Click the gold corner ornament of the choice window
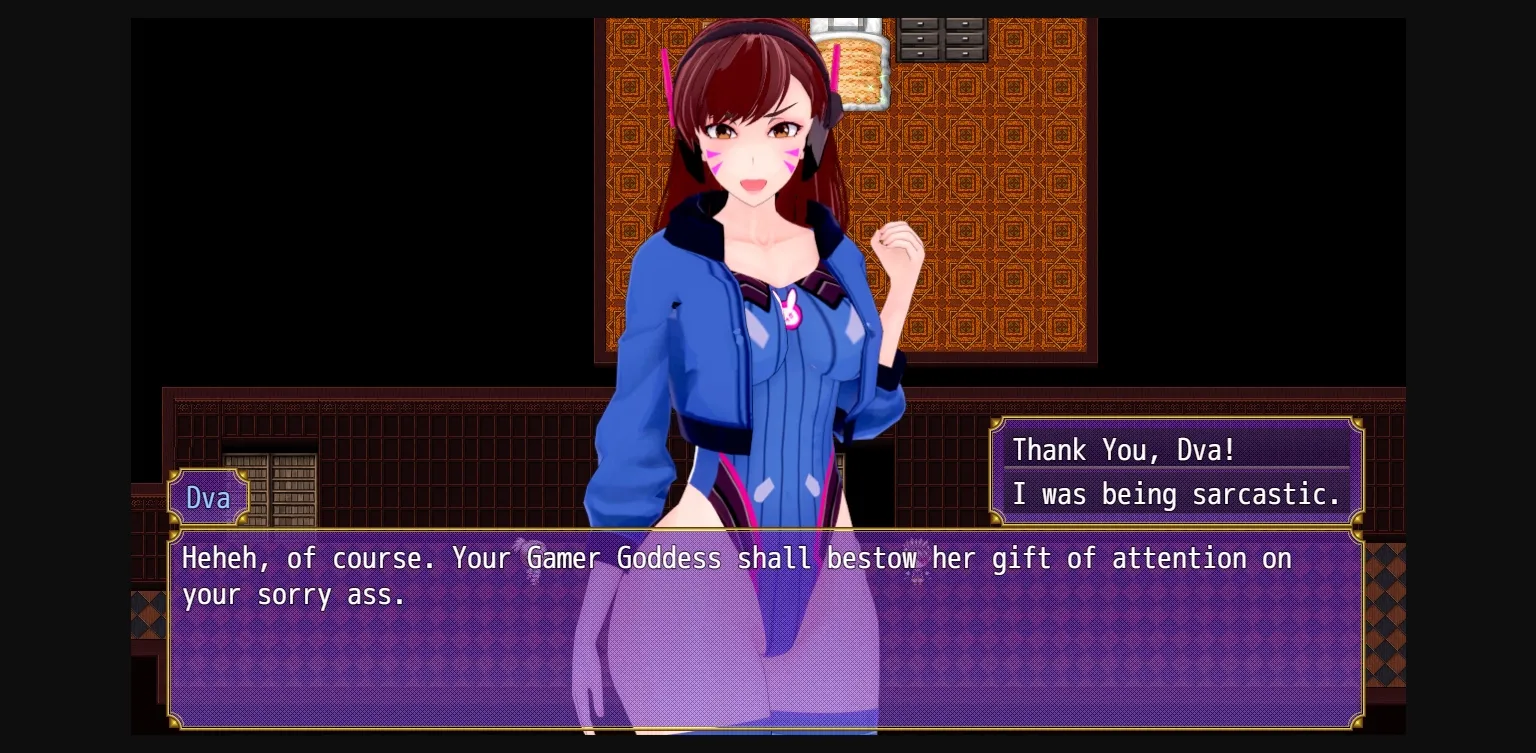This screenshot has height=753, width=1536. [1356, 424]
